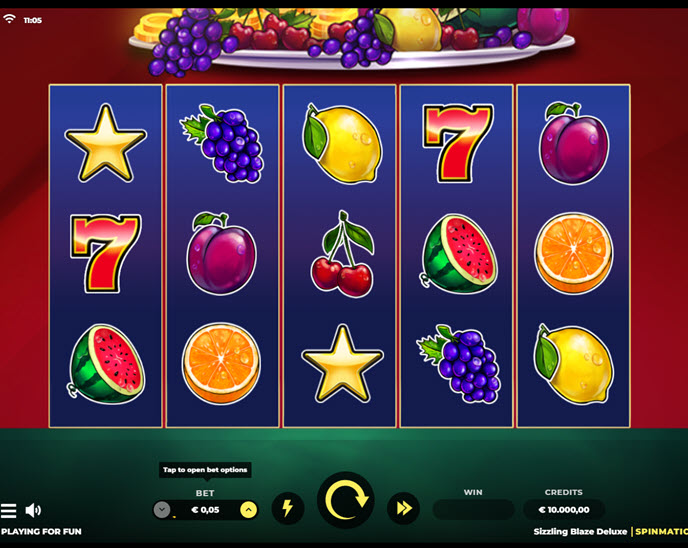The width and height of the screenshot is (688, 548).
Task: Toggle the sound speaker icon
Action: click(33, 510)
